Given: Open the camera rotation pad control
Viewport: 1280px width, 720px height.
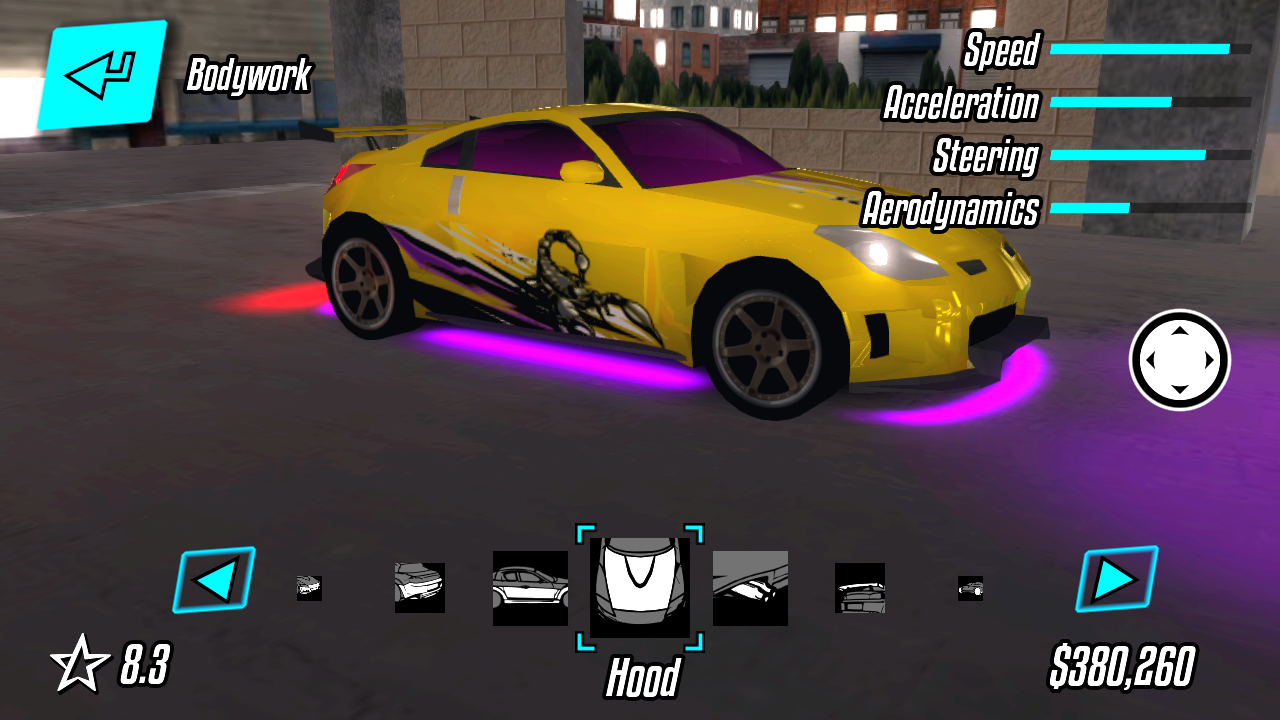Looking at the screenshot, I should (1180, 360).
